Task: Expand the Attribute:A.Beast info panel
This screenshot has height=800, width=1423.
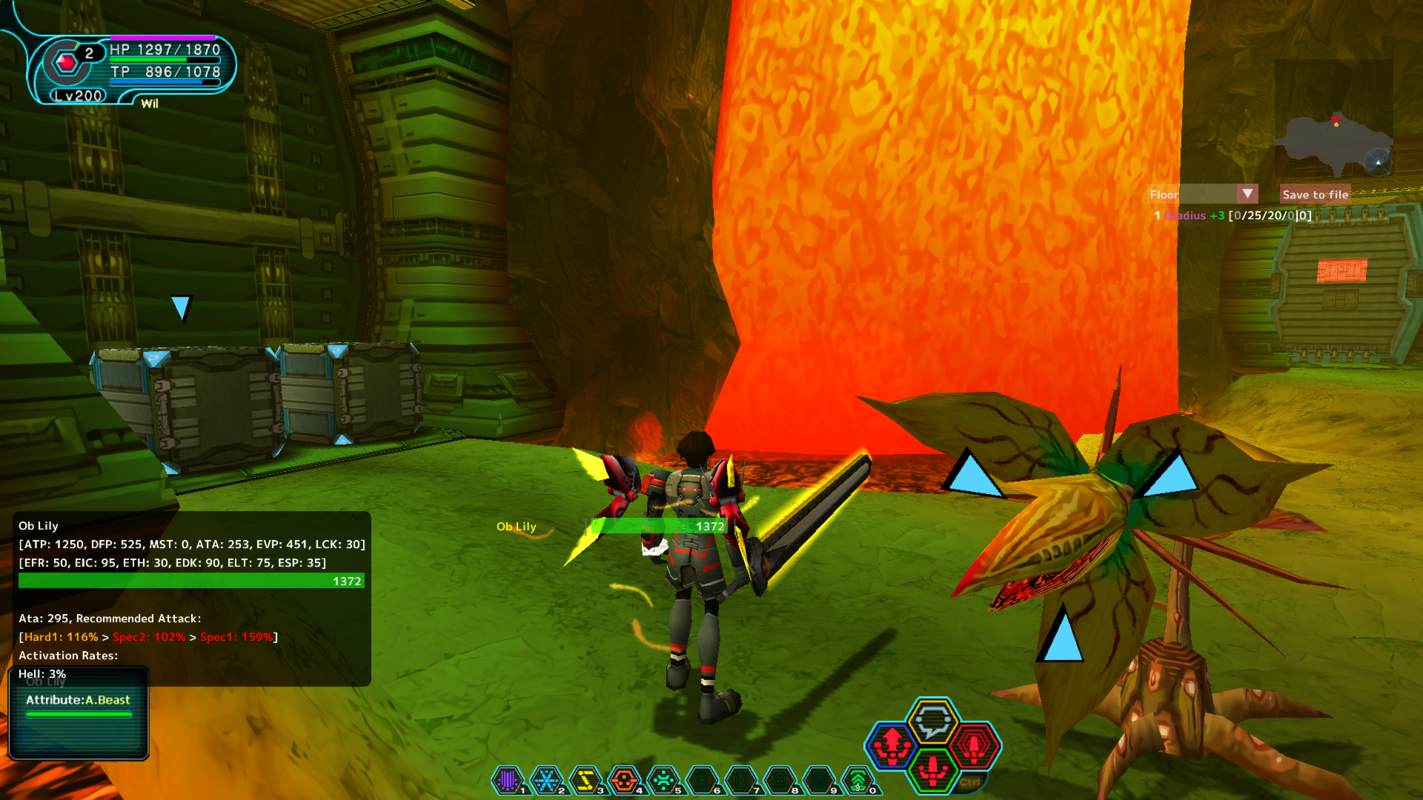Action: 78,700
